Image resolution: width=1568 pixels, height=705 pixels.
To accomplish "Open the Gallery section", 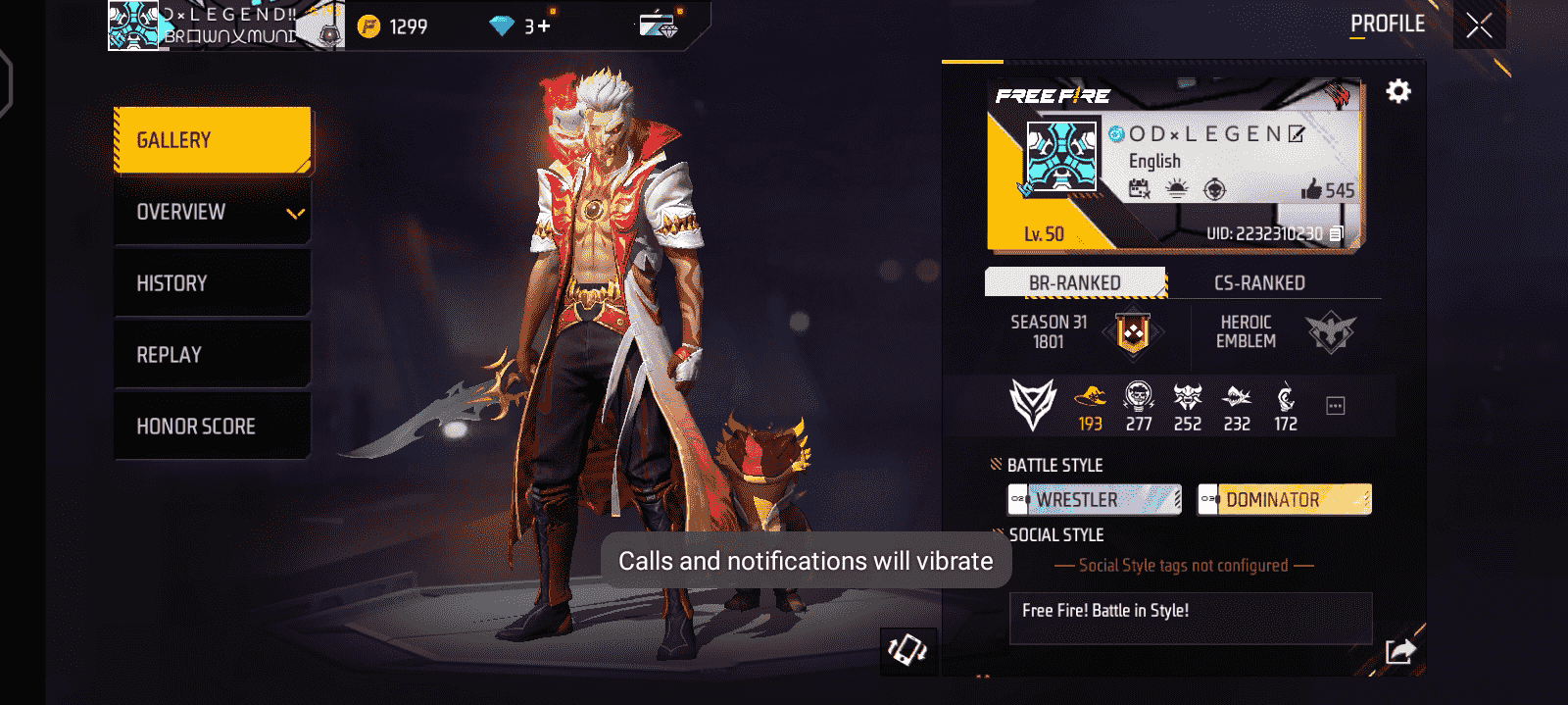I will (213, 140).
